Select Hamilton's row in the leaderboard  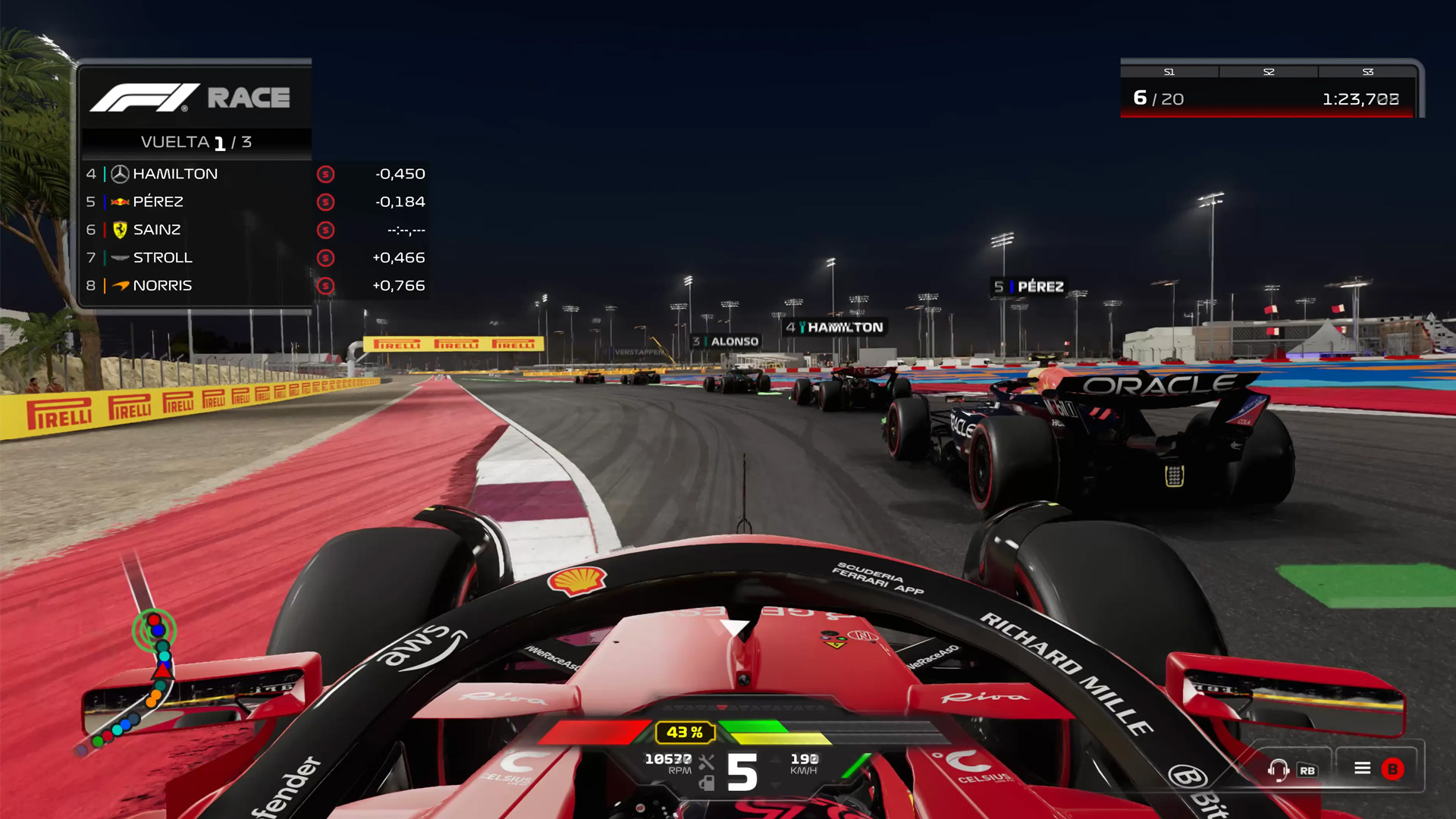coord(254,174)
